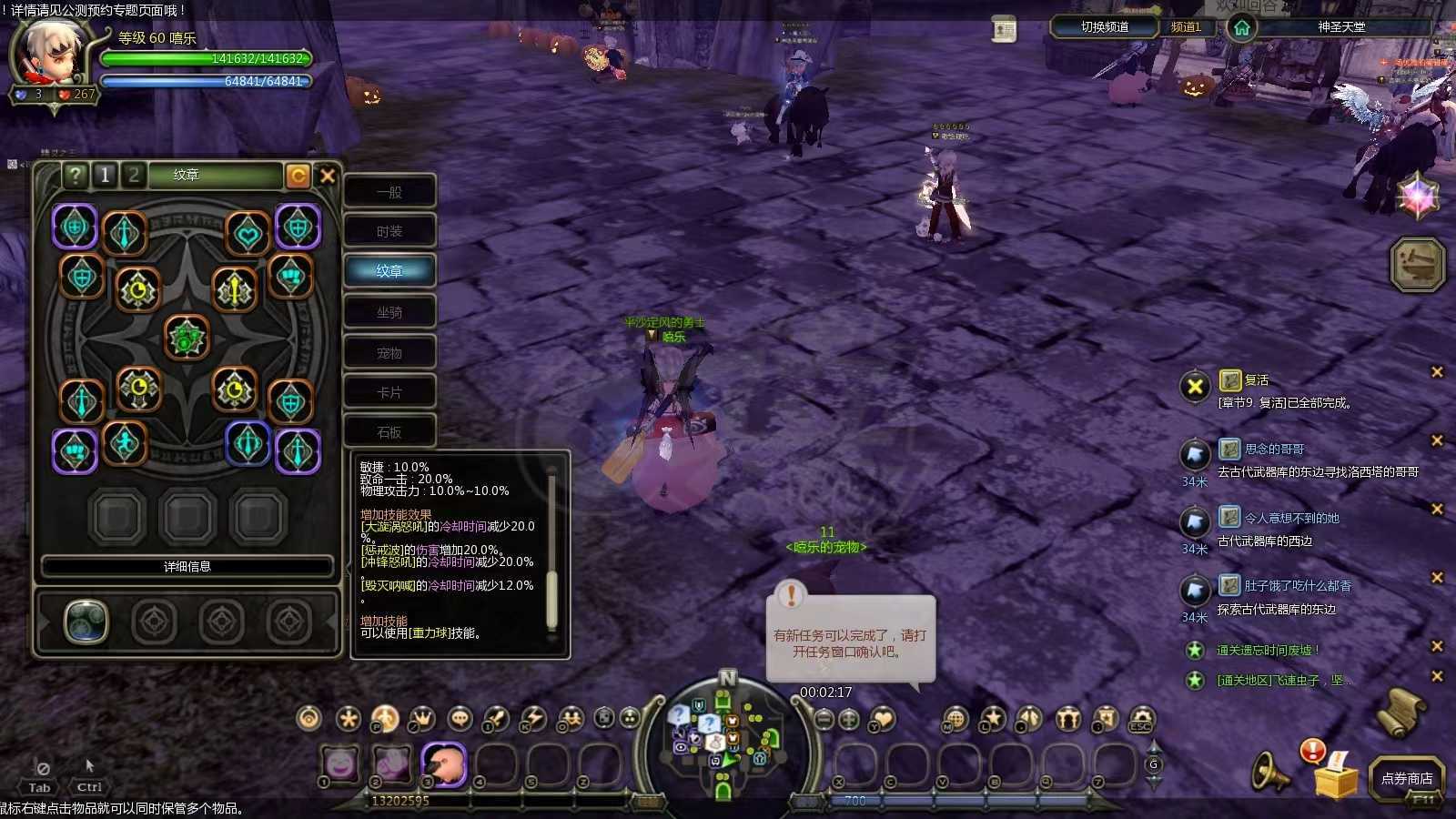Select crest page 2 button

134,175
